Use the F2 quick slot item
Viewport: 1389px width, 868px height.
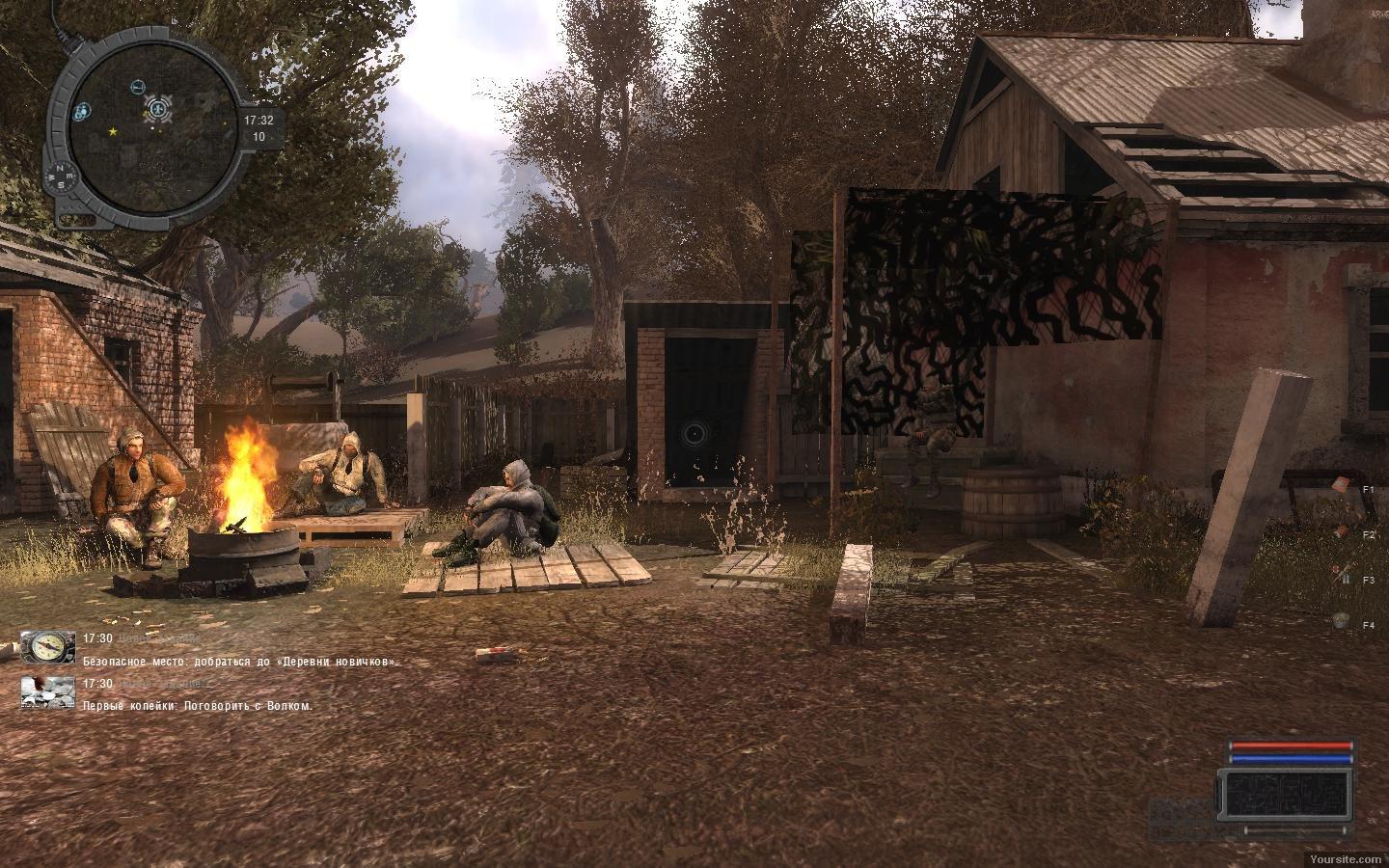[1341, 529]
